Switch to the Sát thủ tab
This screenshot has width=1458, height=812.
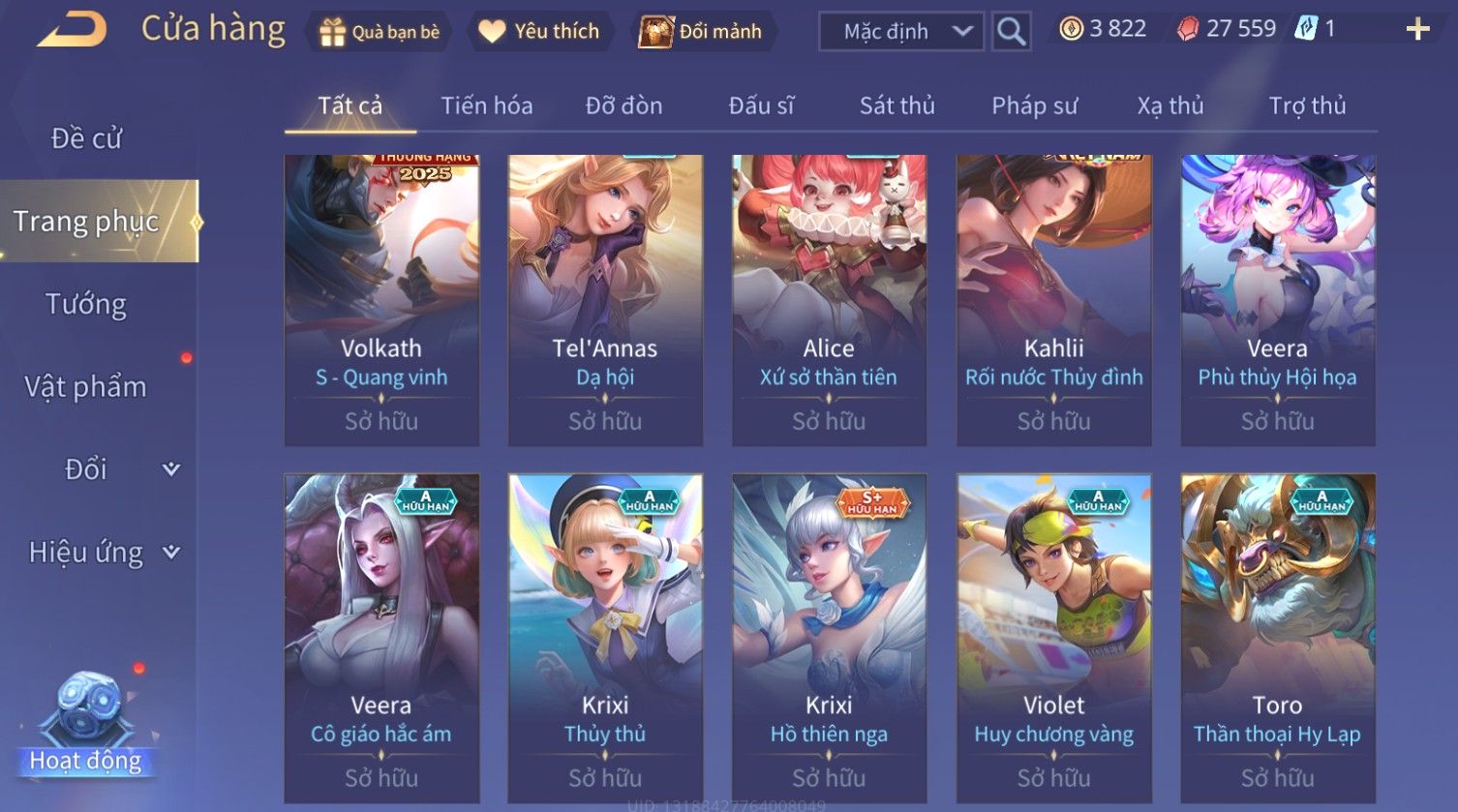[896, 105]
